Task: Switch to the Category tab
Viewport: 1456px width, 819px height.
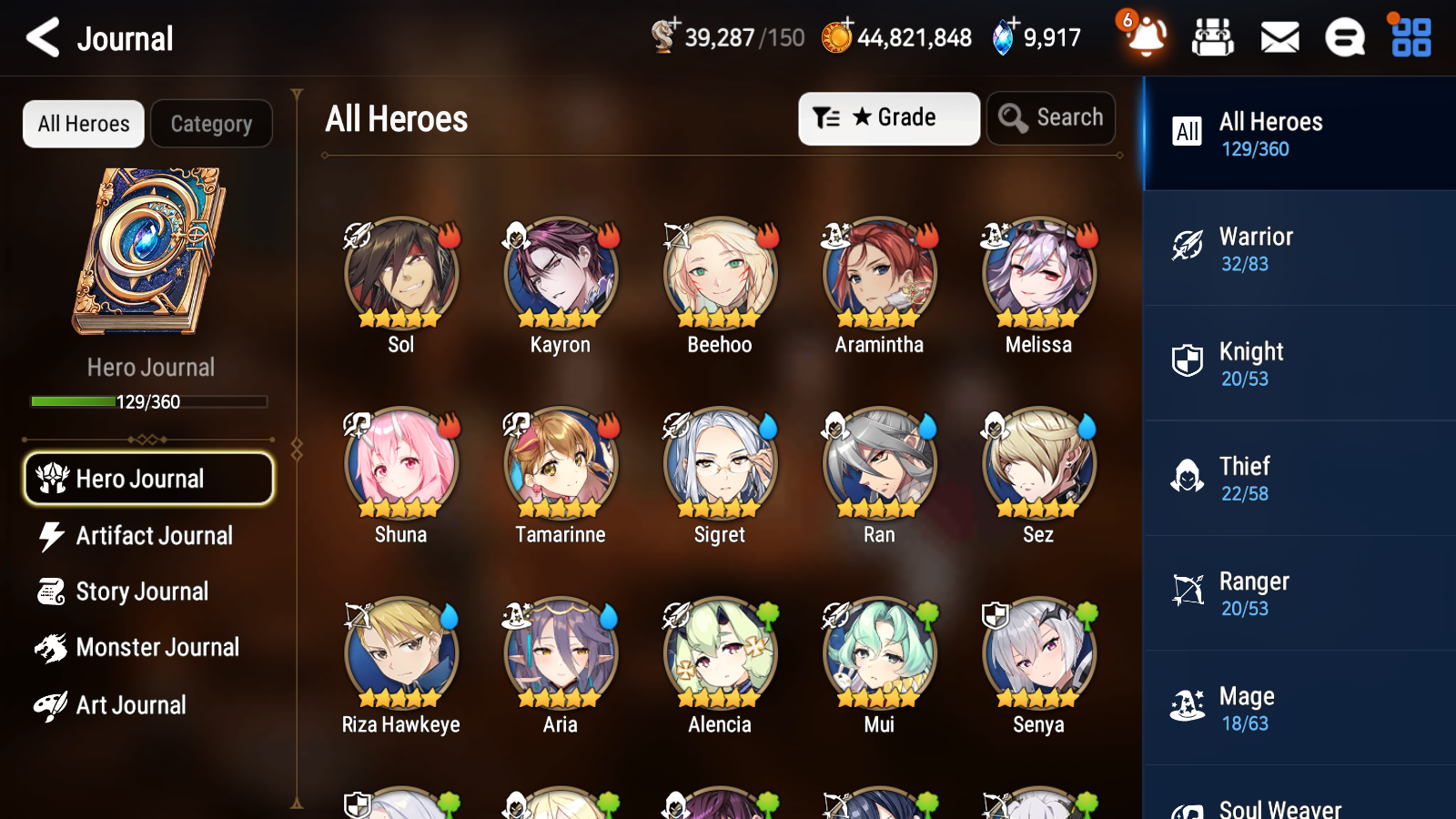Action: 211,124
